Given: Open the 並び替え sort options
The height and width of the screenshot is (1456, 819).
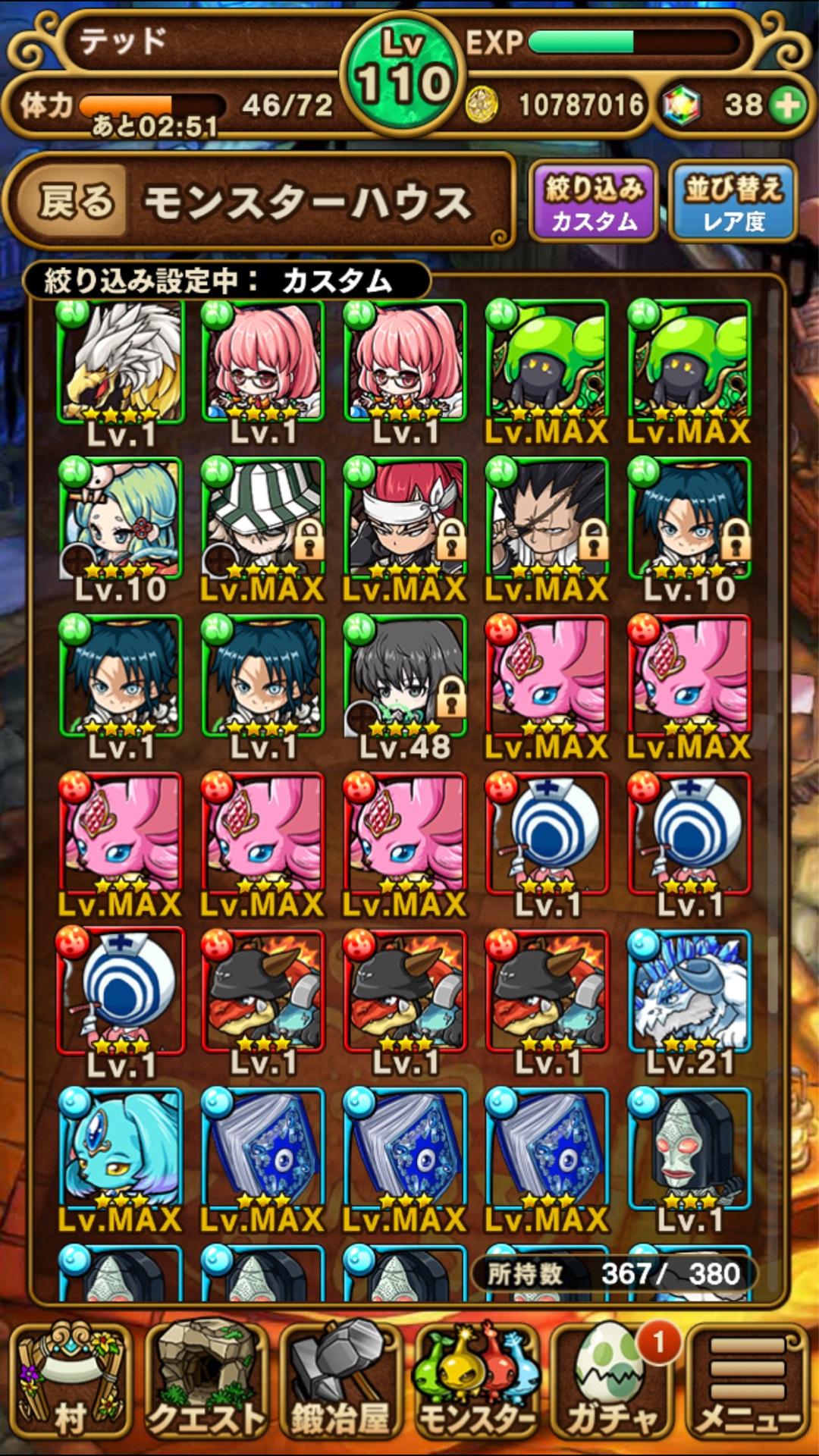Looking at the screenshot, I should click(733, 202).
